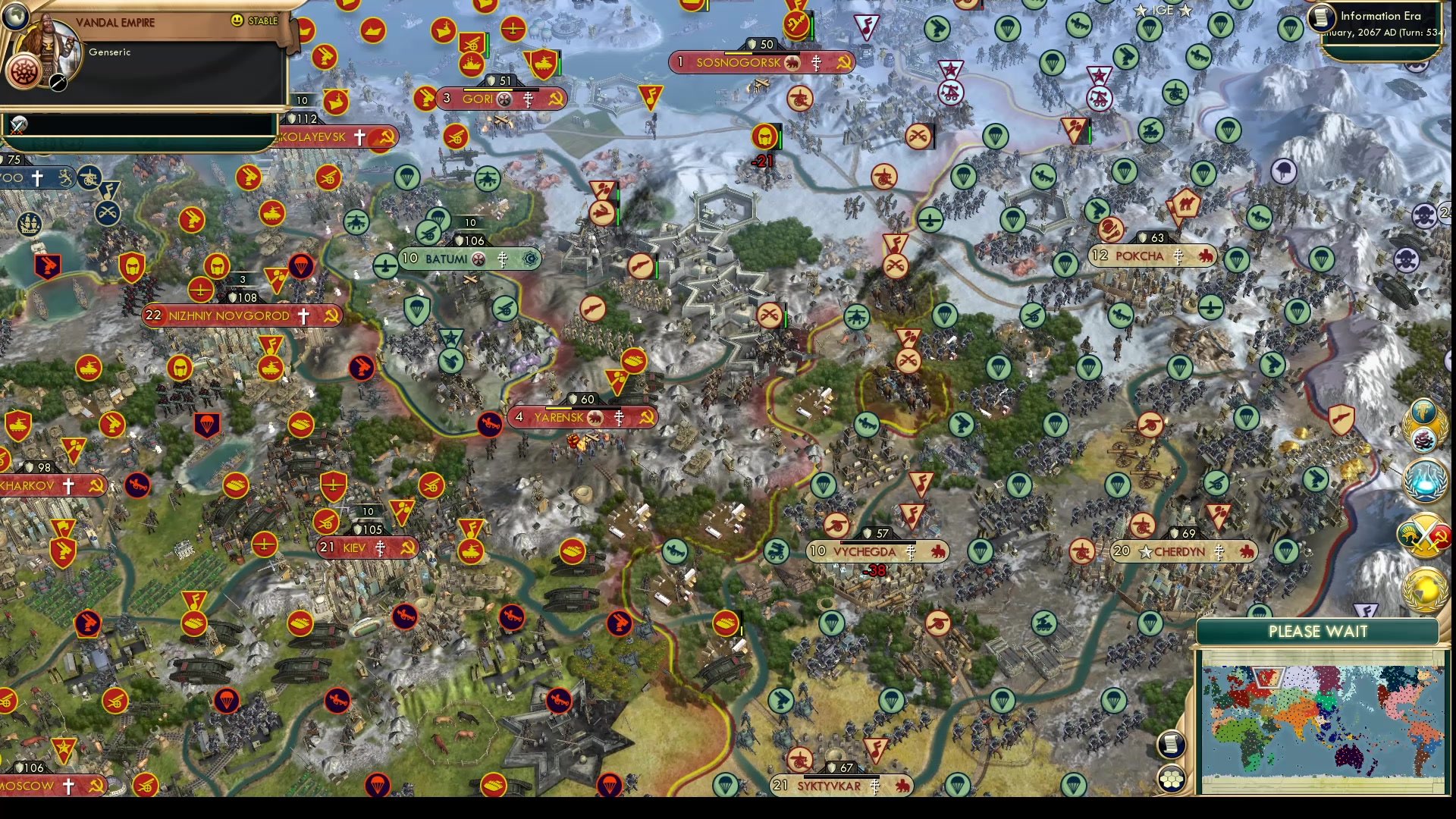Click the green growth bar on Sosnogorsk's banner
1456x819 pixels.
click(x=738, y=53)
